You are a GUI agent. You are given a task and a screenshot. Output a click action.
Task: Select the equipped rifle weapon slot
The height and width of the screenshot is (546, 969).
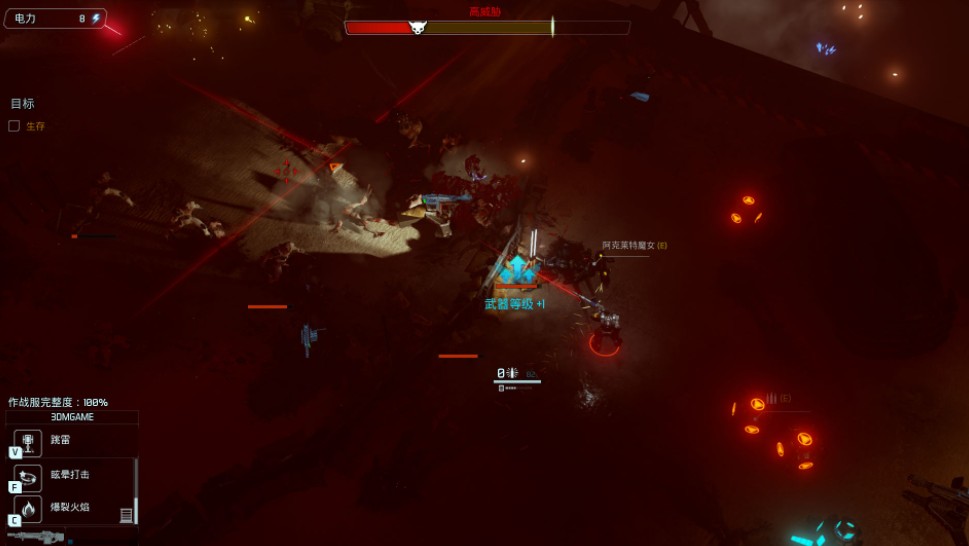pyautogui.click(x=36, y=537)
